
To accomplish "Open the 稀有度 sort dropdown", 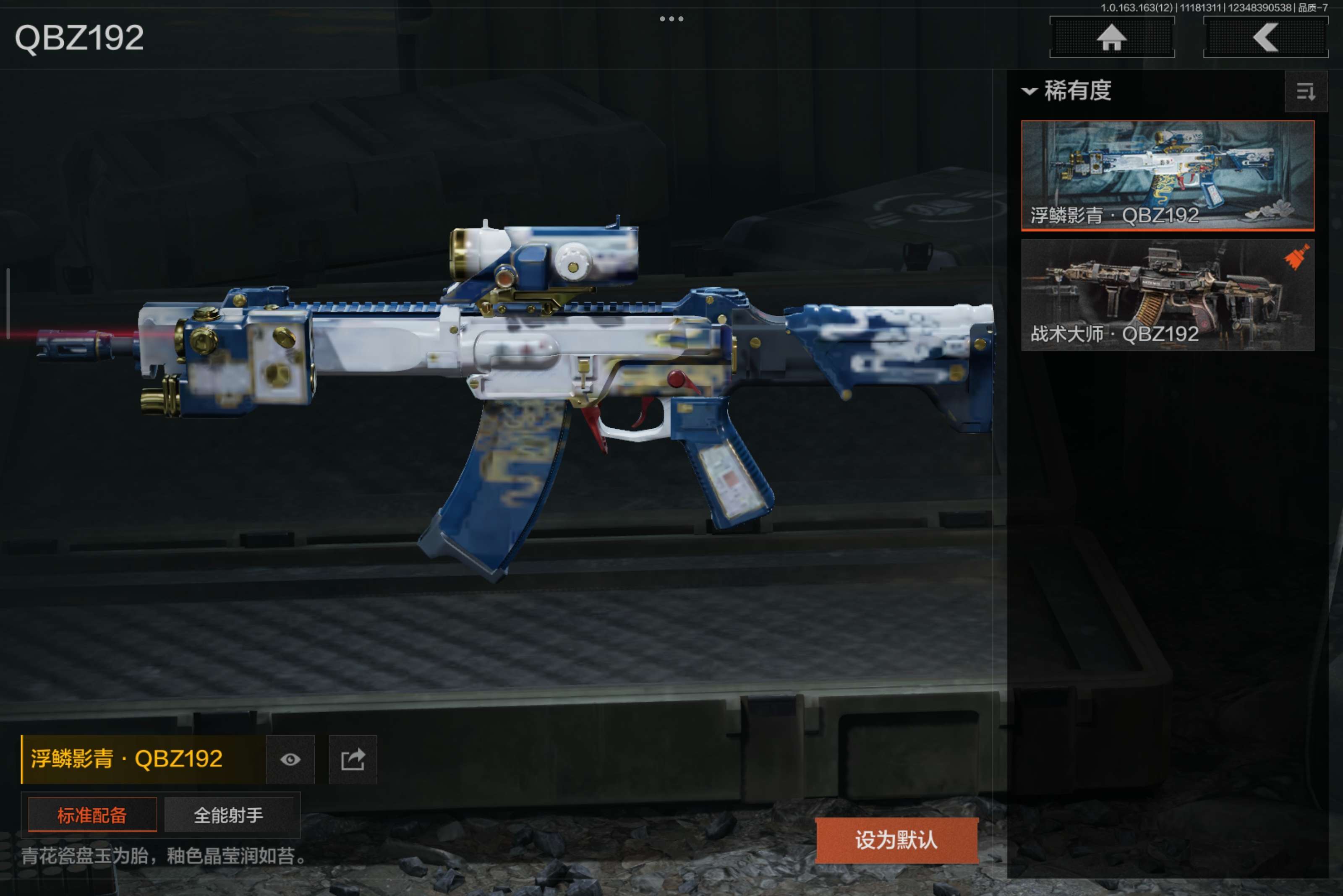I will coord(1067,91).
